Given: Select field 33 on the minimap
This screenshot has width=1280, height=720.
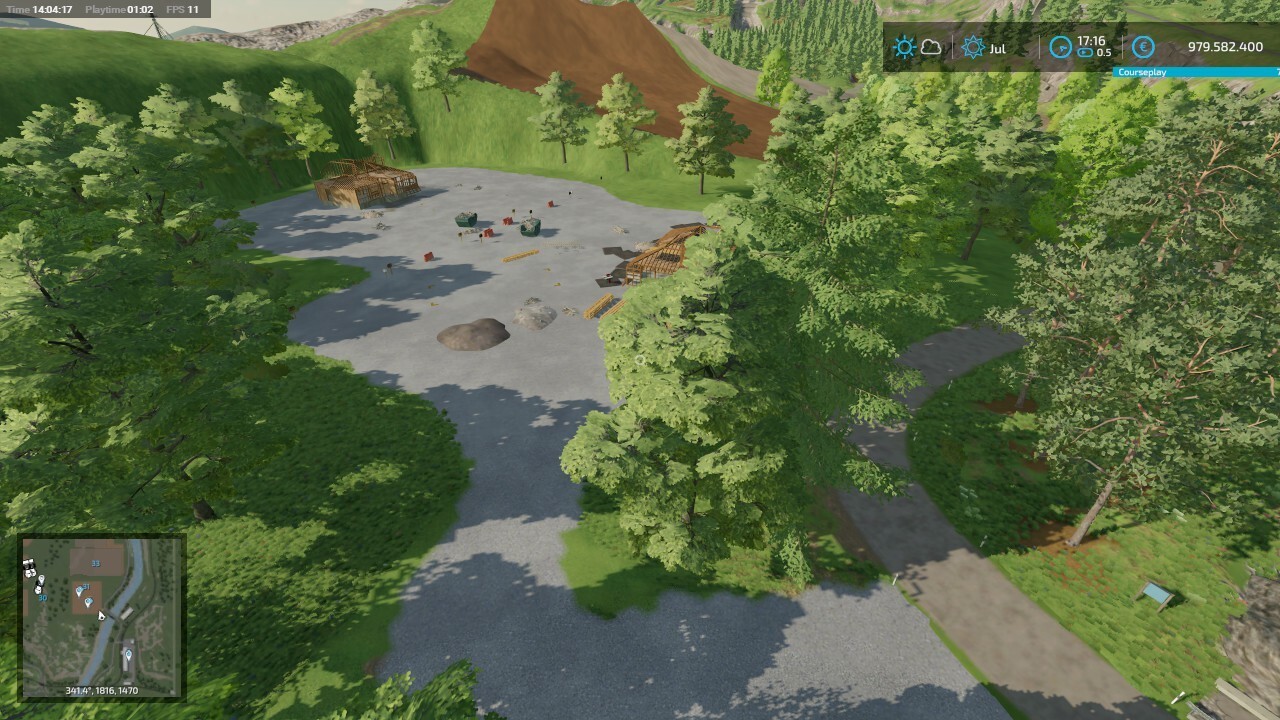Looking at the screenshot, I should coord(95,563).
